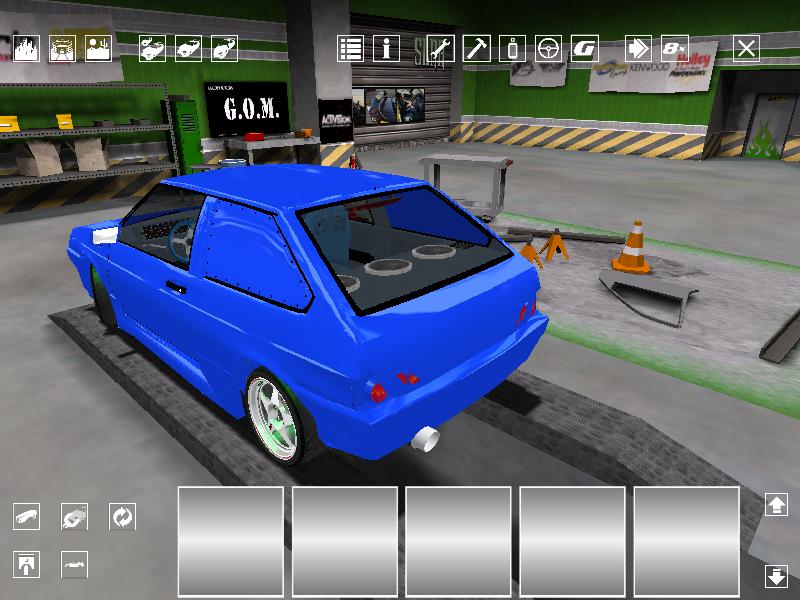Image resolution: width=800 pixels, height=600 pixels.
Task: Toggle the 8x speed button
Action: click(675, 48)
